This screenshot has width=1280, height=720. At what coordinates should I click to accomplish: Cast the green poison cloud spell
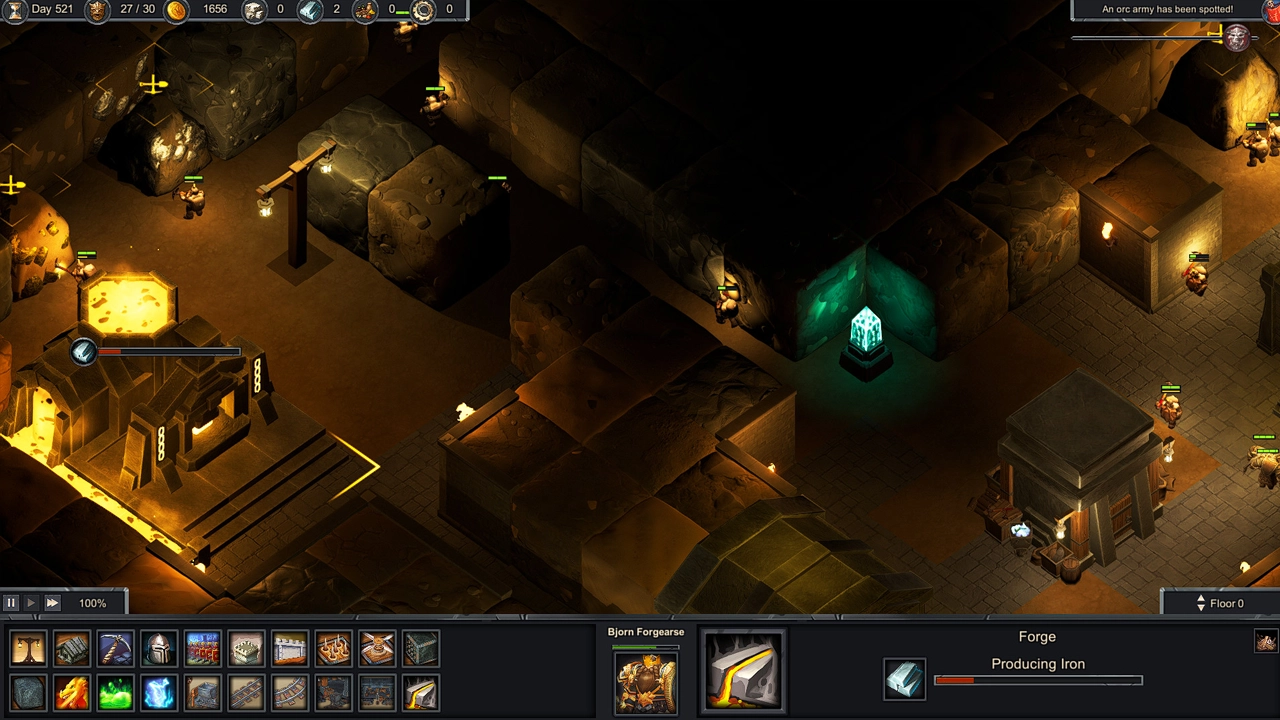(x=115, y=693)
